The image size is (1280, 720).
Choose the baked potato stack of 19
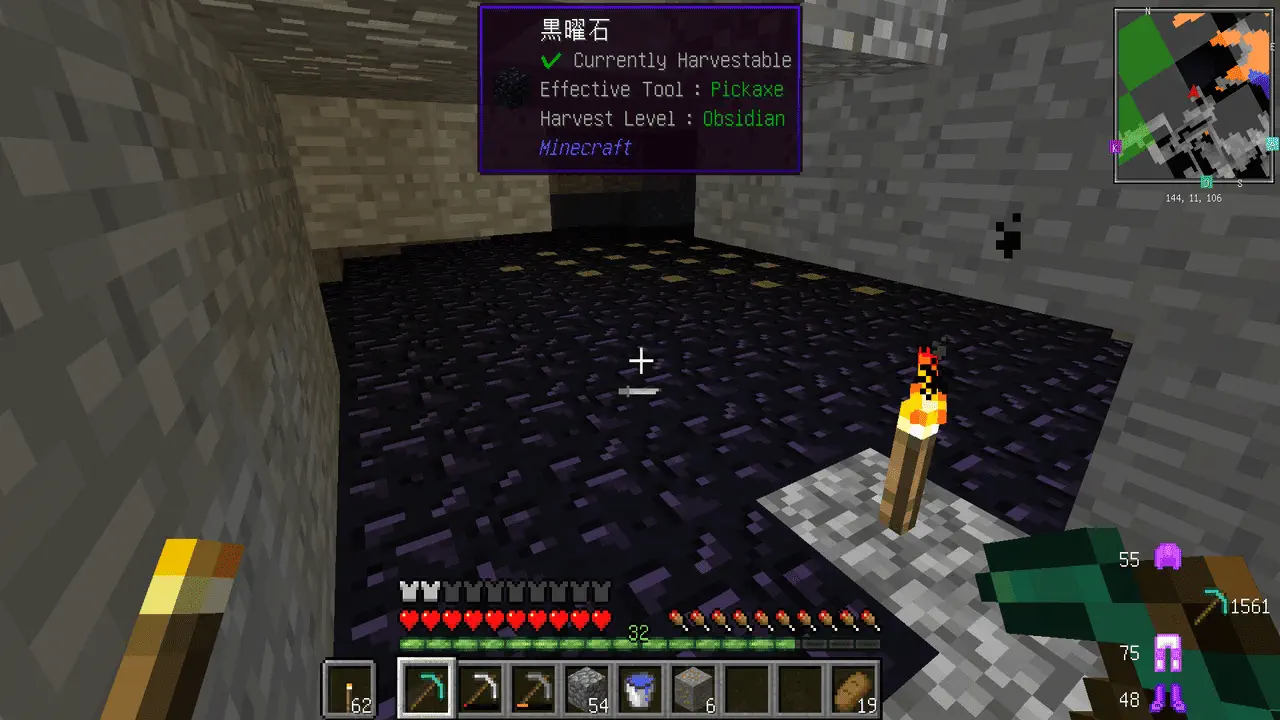pos(856,689)
